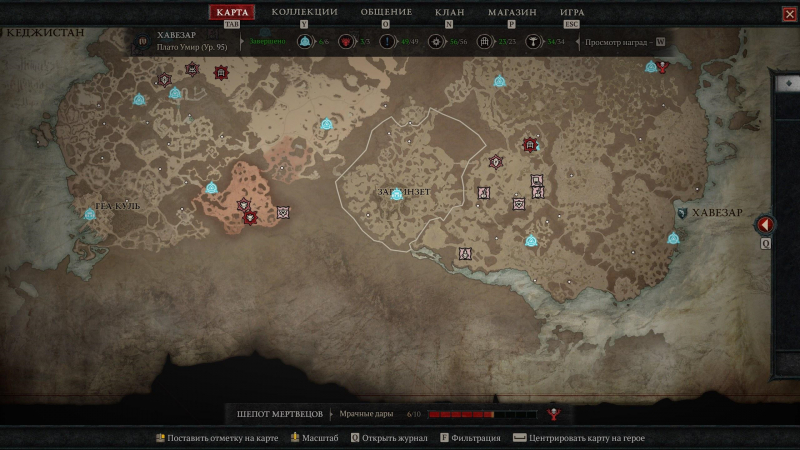The image size is (800, 450).
Task: Select the Клан tab
Action: pyautogui.click(x=450, y=12)
